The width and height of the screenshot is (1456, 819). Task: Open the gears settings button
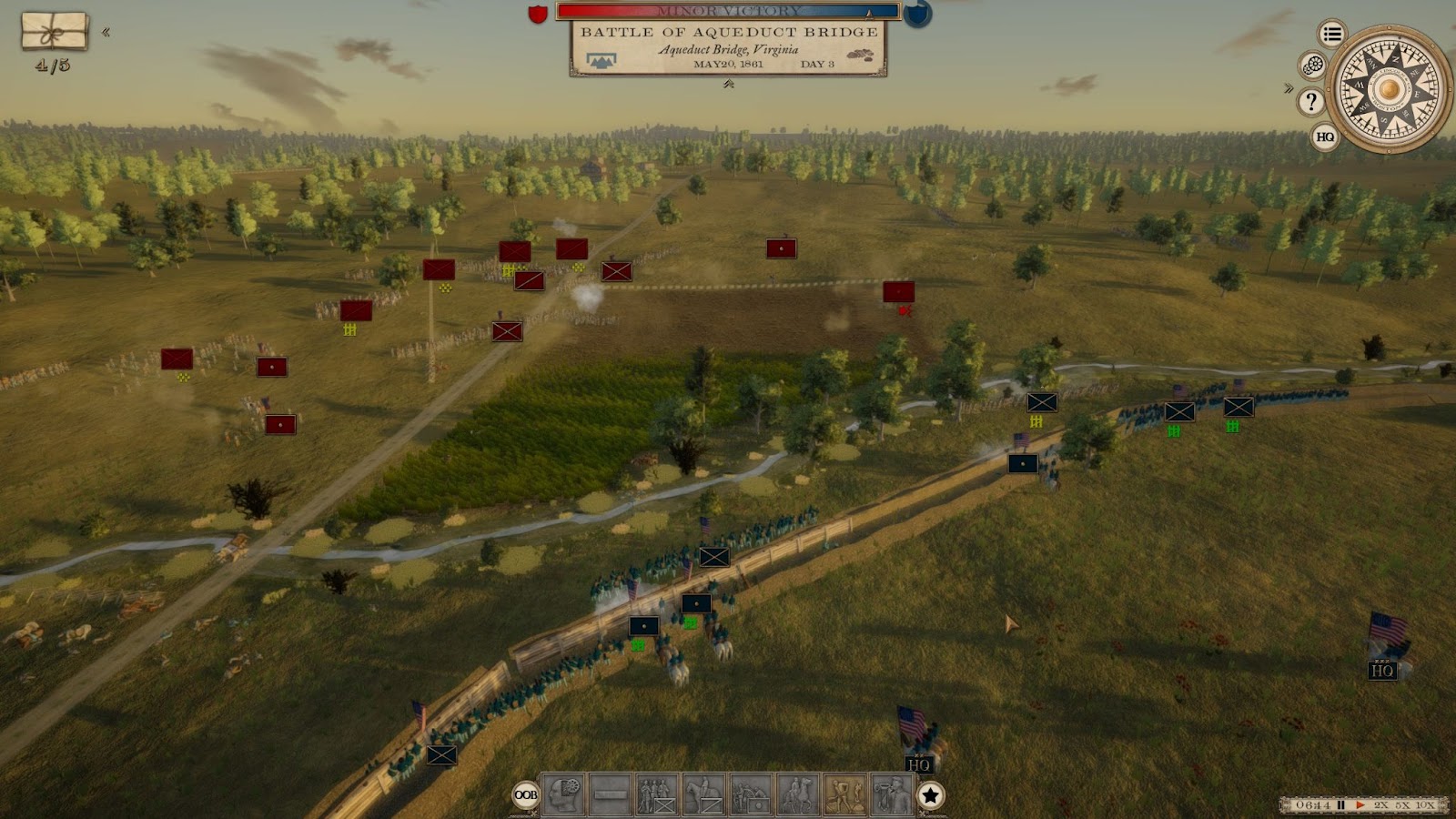[x=1312, y=65]
